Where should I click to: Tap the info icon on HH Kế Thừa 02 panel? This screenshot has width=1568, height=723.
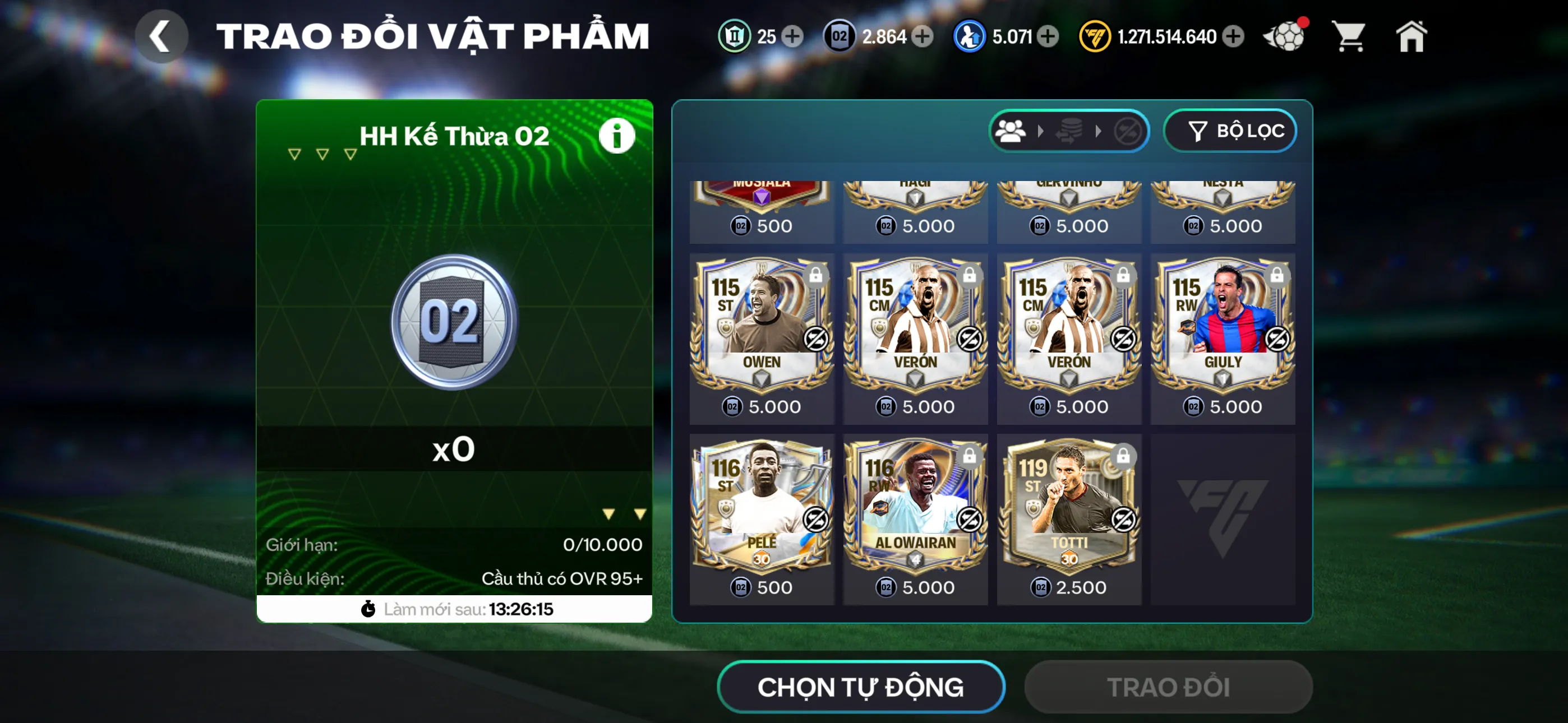tap(617, 135)
